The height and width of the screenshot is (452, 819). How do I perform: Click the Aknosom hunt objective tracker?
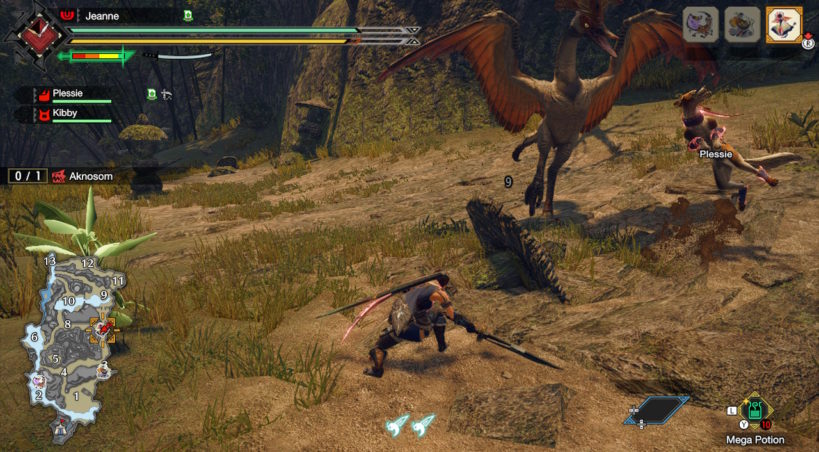[x=60, y=175]
